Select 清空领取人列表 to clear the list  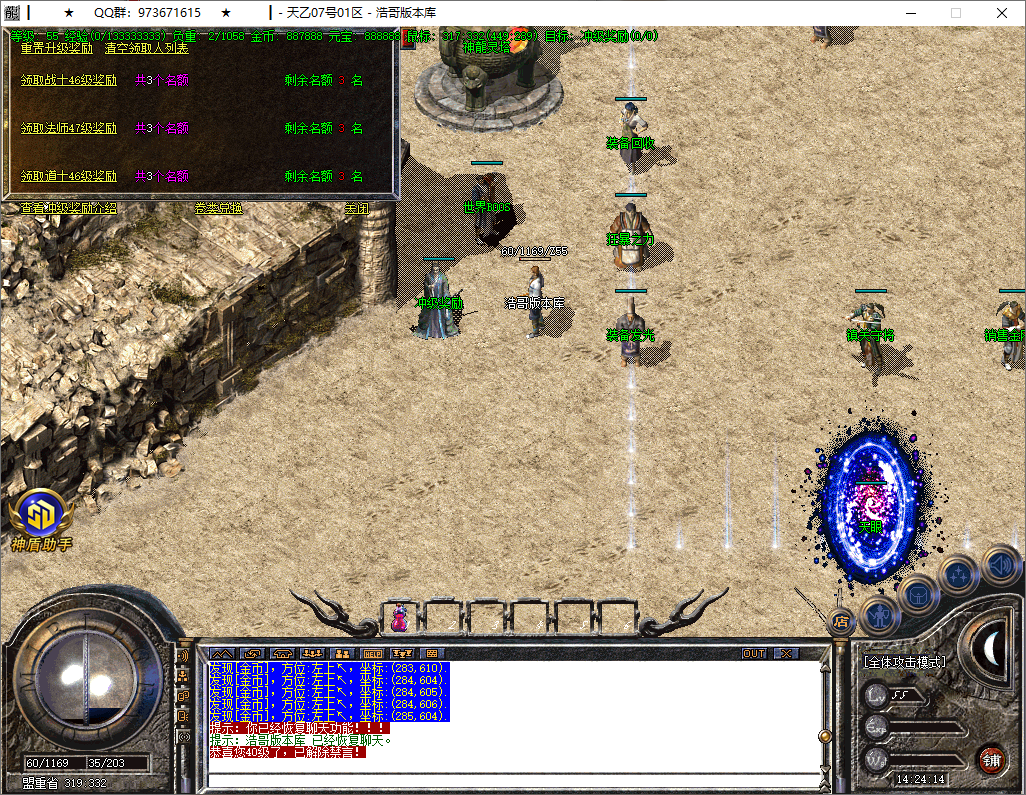146,47
